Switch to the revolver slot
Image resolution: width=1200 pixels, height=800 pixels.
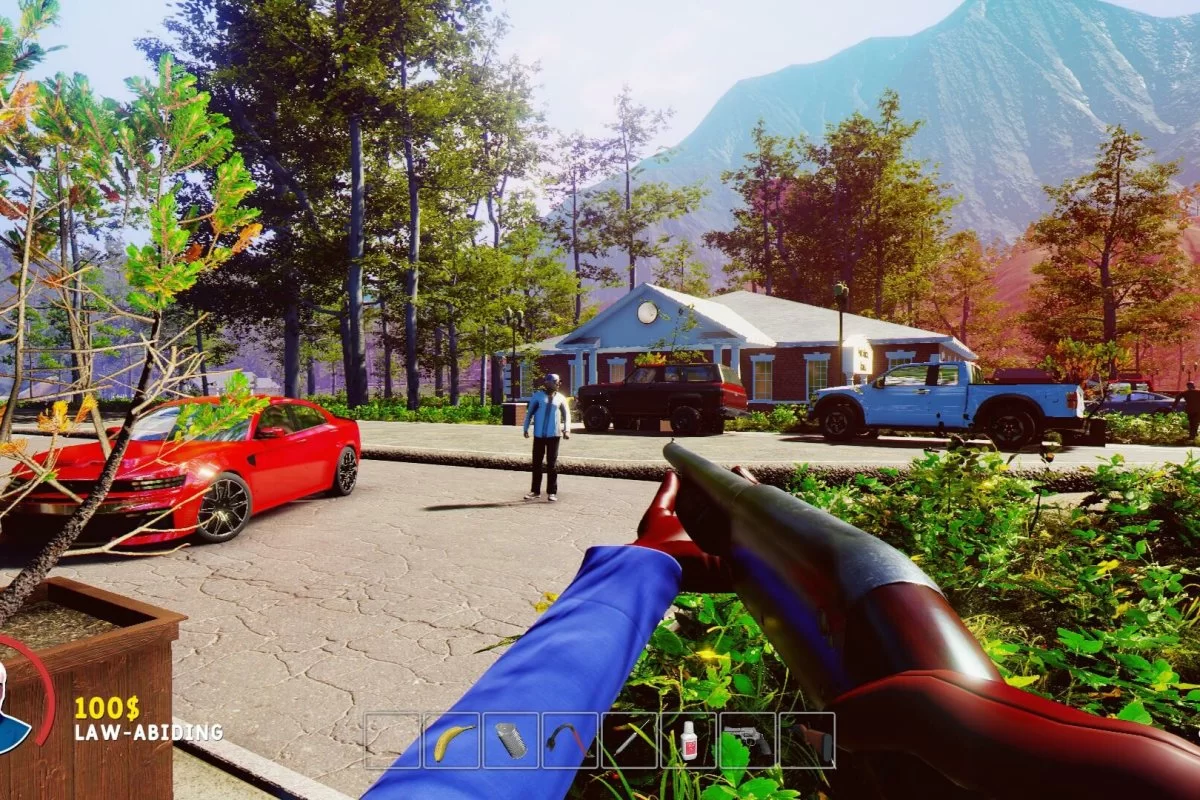point(747,741)
